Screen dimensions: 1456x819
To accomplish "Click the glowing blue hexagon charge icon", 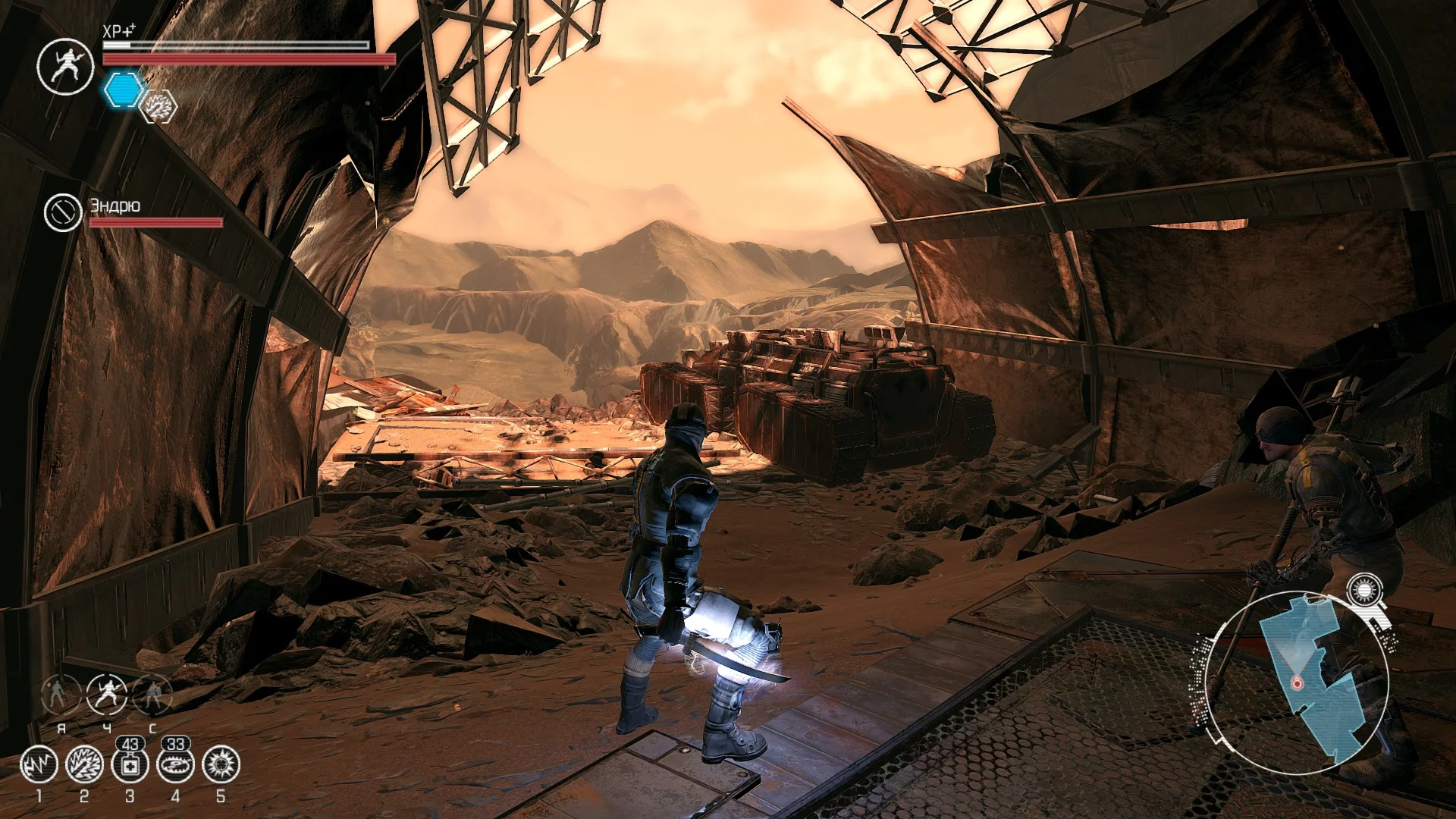I will pyautogui.click(x=121, y=90).
